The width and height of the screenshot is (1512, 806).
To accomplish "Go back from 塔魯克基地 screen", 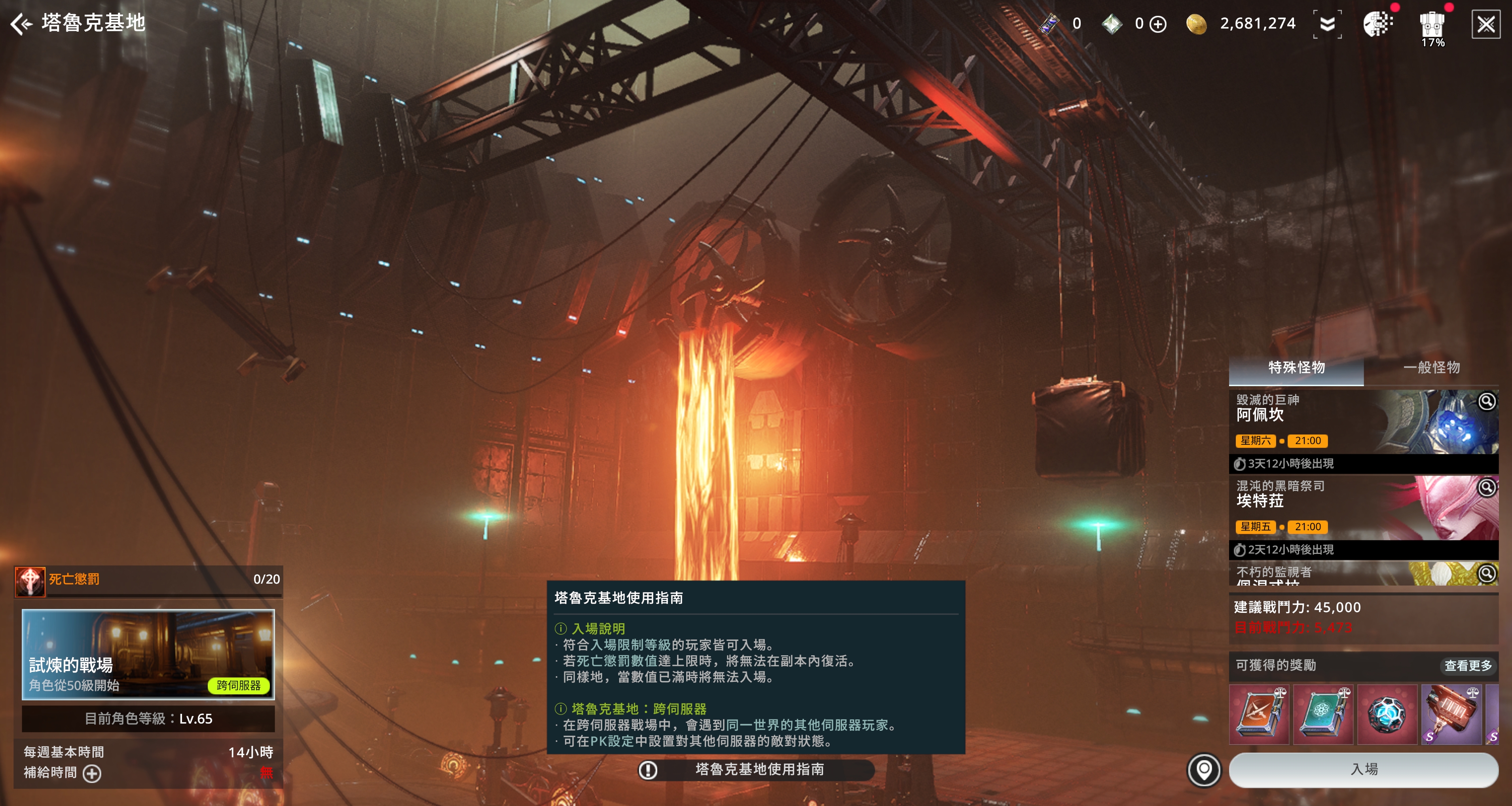I will (22, 23).
